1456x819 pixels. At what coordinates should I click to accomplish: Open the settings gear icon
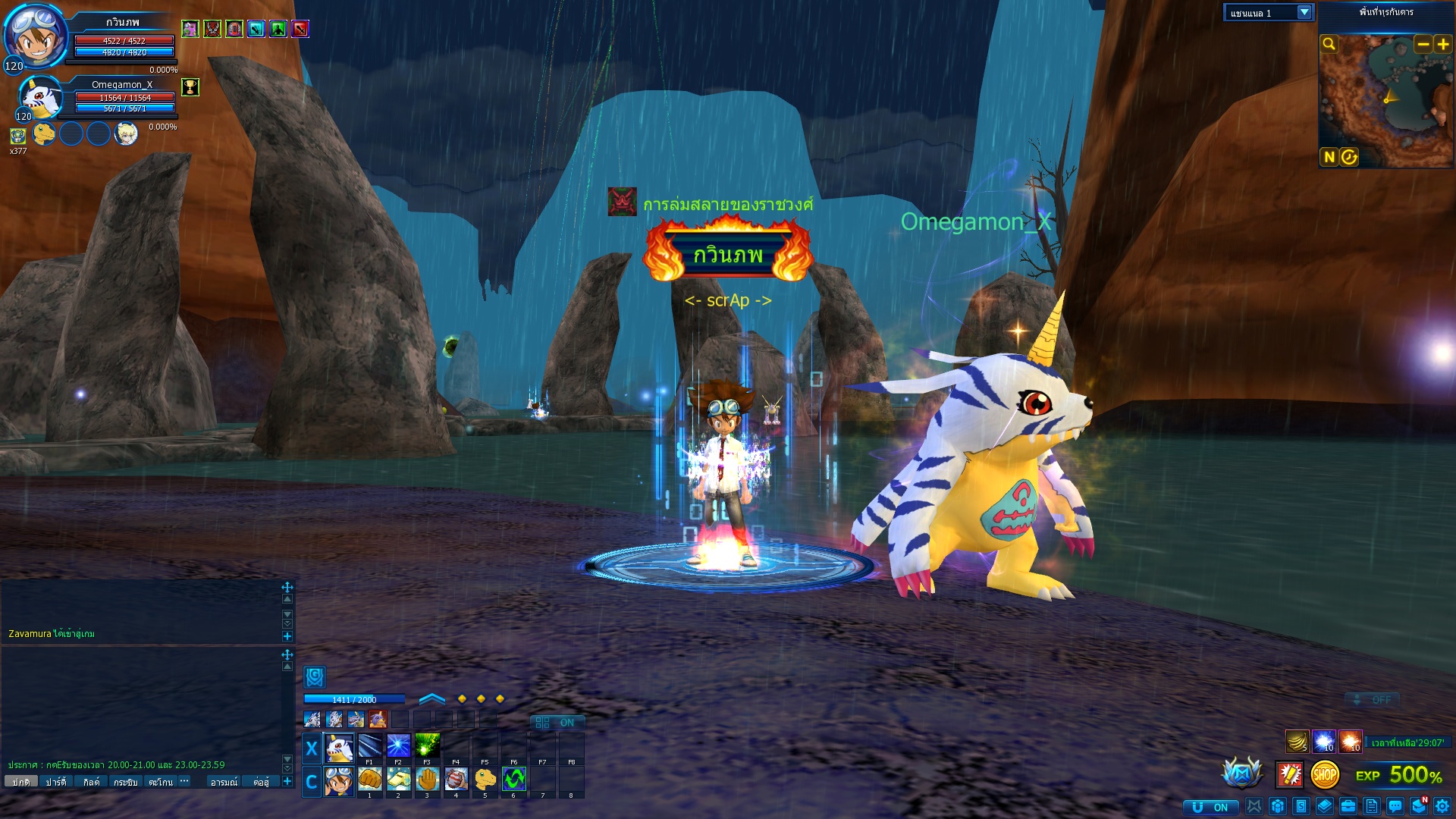[x=1442, y=806]
